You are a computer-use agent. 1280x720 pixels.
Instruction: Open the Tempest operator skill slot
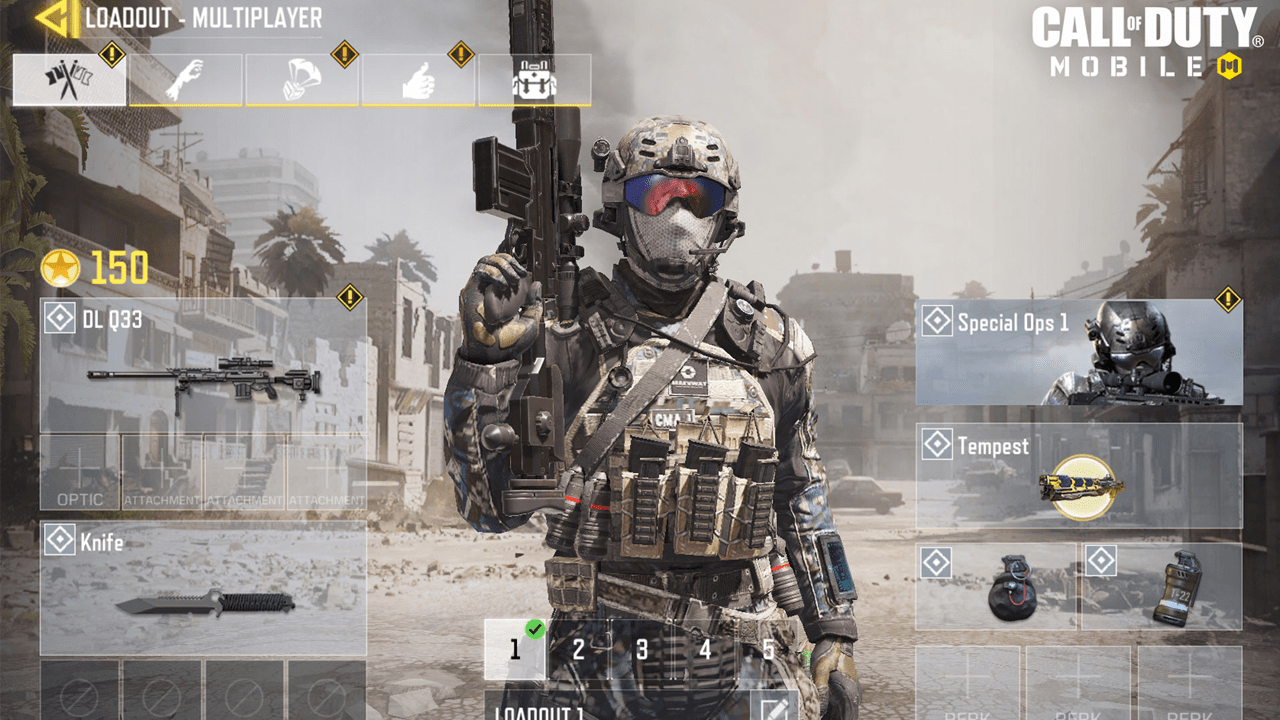[x=1079, y=475]
